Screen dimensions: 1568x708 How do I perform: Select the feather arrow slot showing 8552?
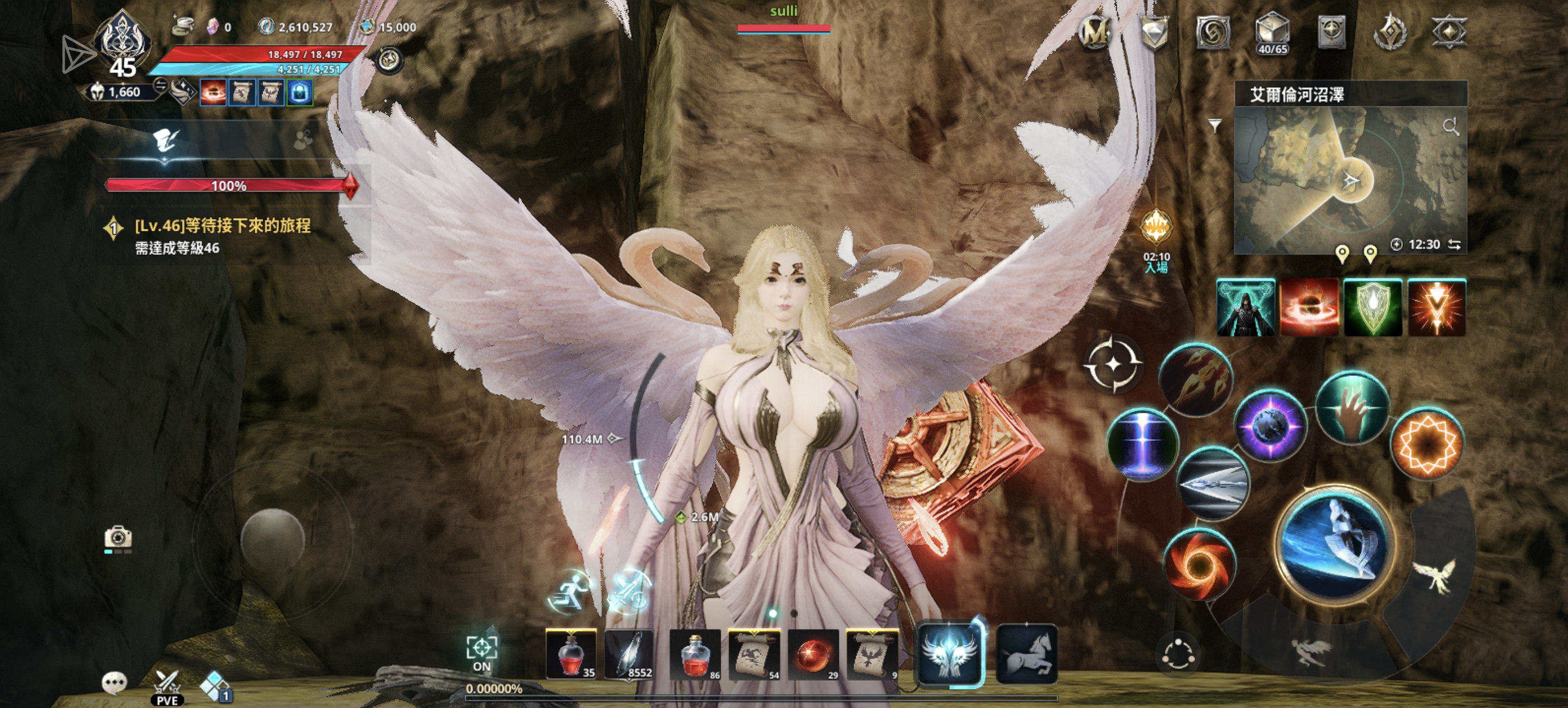tap(629, 654)
